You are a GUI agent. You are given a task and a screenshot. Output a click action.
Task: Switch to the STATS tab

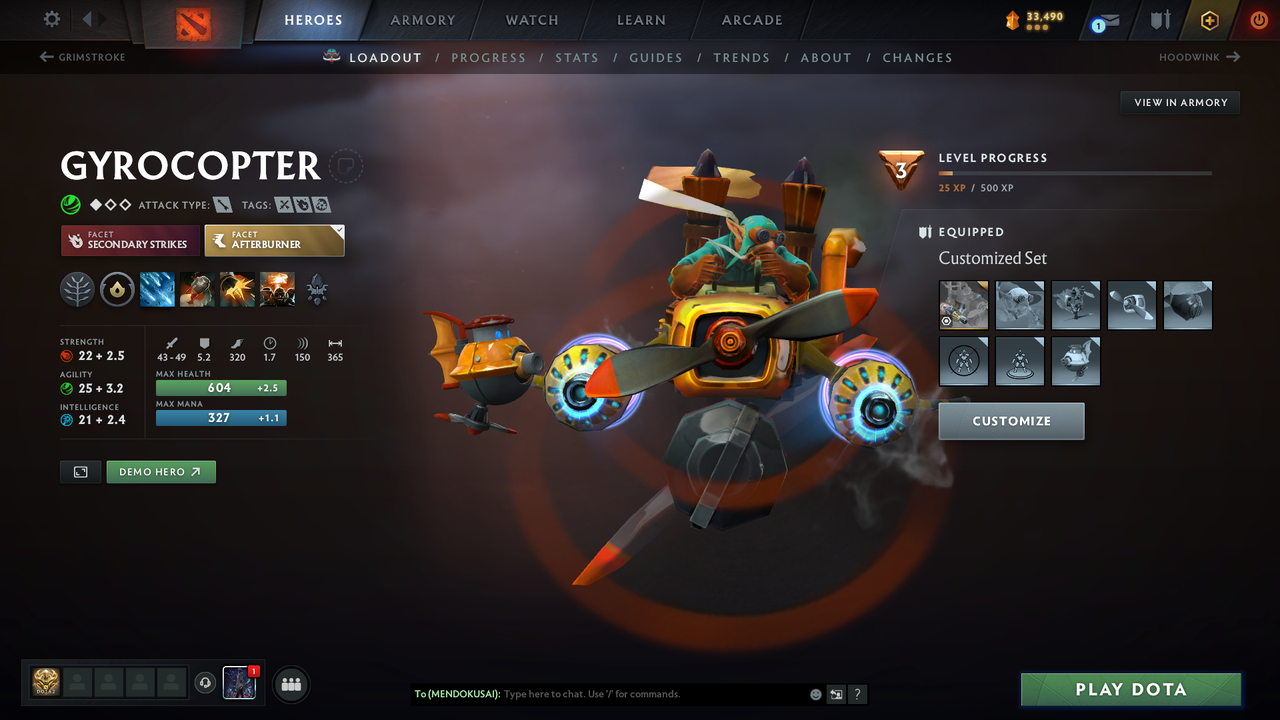tap(577, 58)
